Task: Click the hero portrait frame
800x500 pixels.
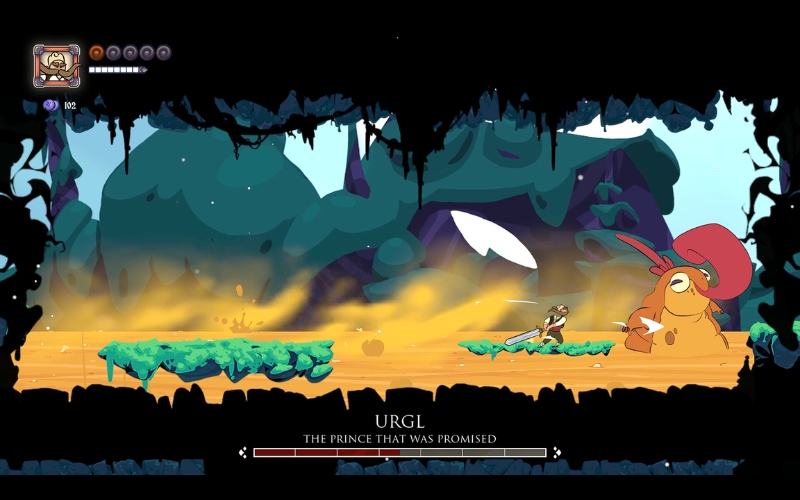Action: pos(57,66)
